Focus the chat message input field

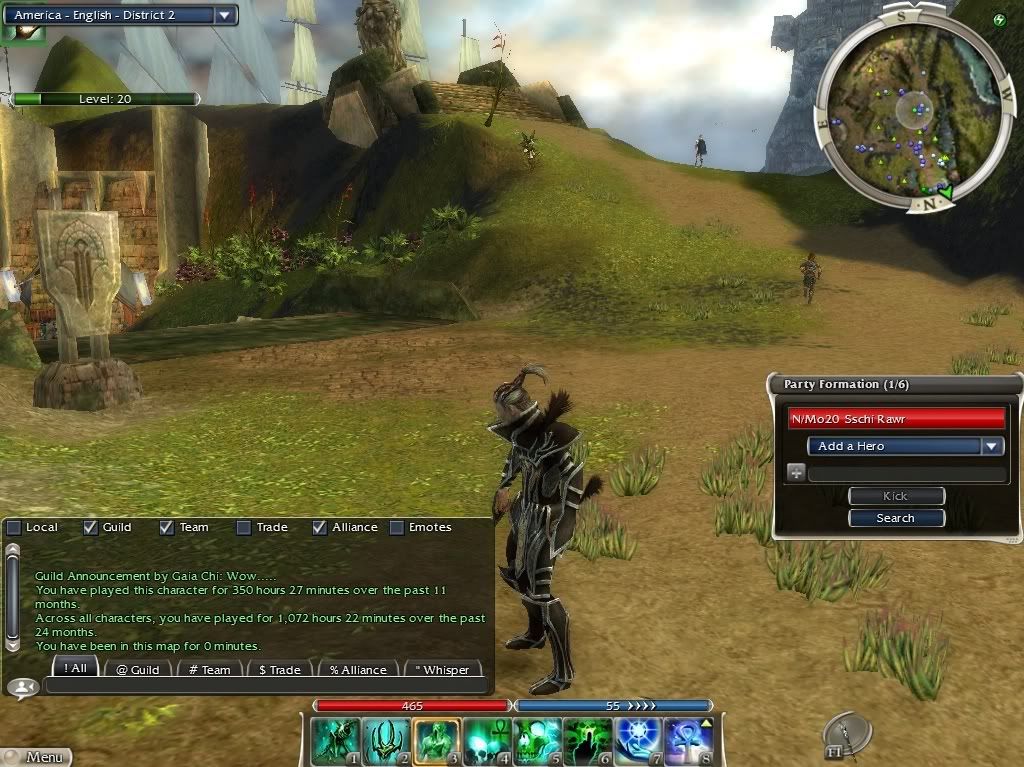[x=265, y=686]
